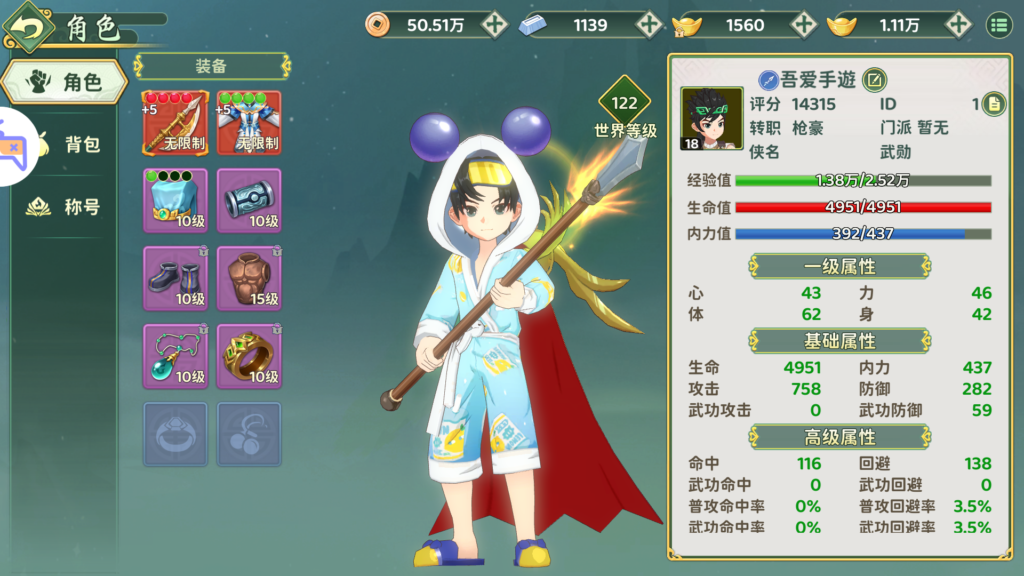Go back using the return arrow
1024x576 pixels.
[30, 27]
